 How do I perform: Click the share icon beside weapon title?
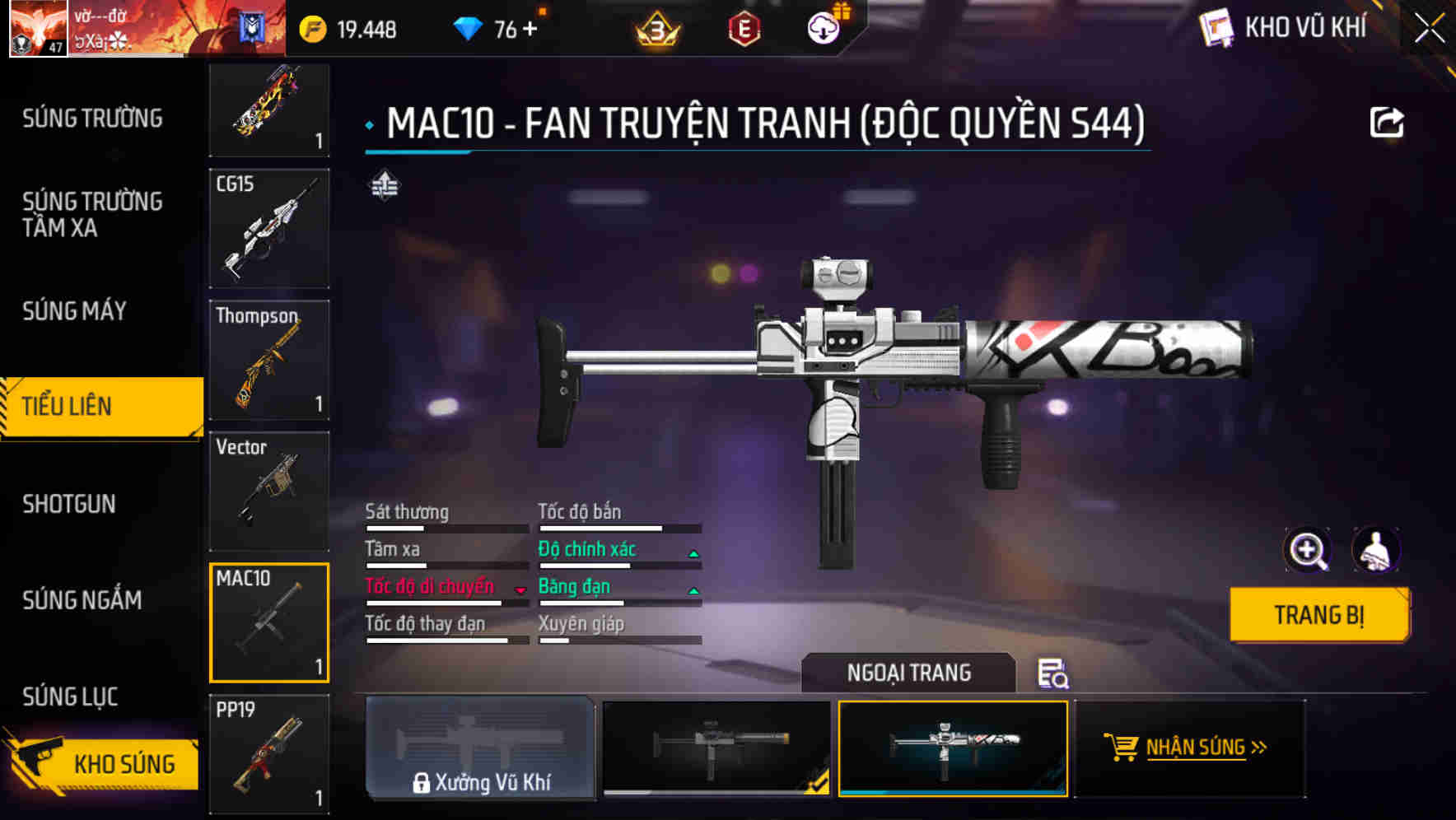click(1386, 123)
